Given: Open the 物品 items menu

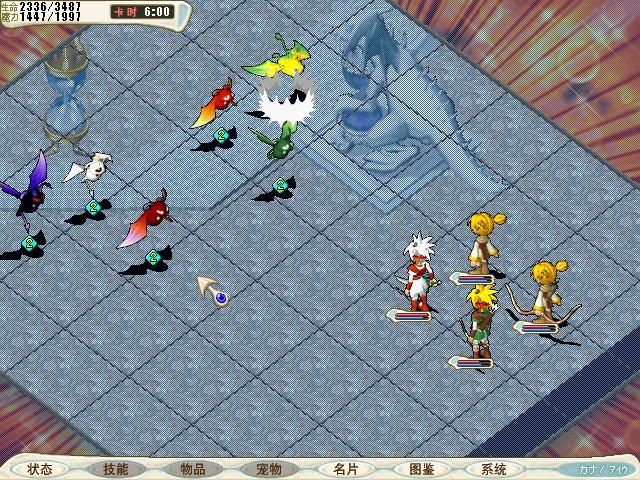Looking at the screenshot, I should [x=192, y=468].
